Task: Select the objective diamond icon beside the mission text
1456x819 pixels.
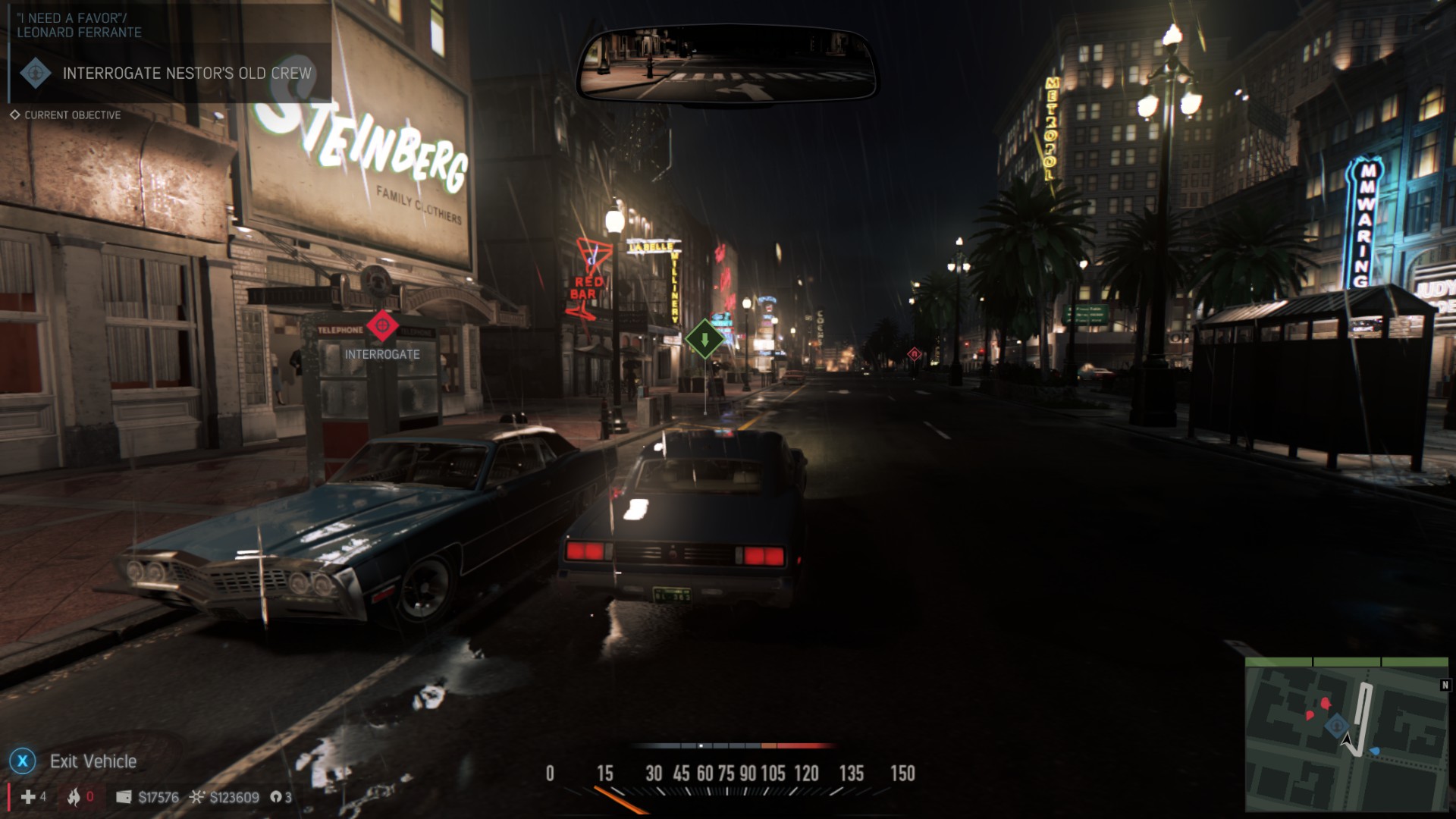Action: point(35,74)
